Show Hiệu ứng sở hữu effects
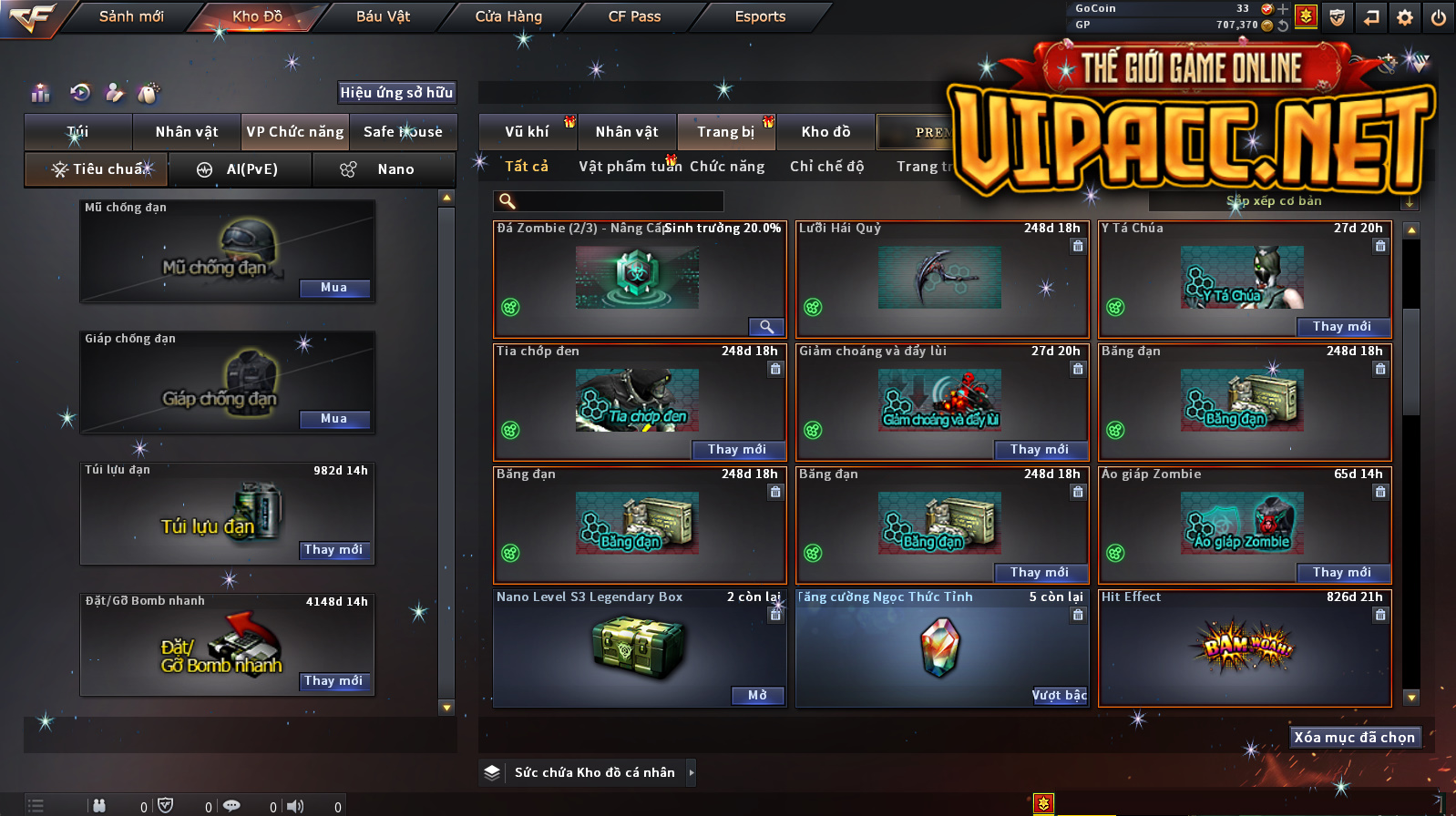Viewport: 1456px width, 816px height. tap(396, 92)
